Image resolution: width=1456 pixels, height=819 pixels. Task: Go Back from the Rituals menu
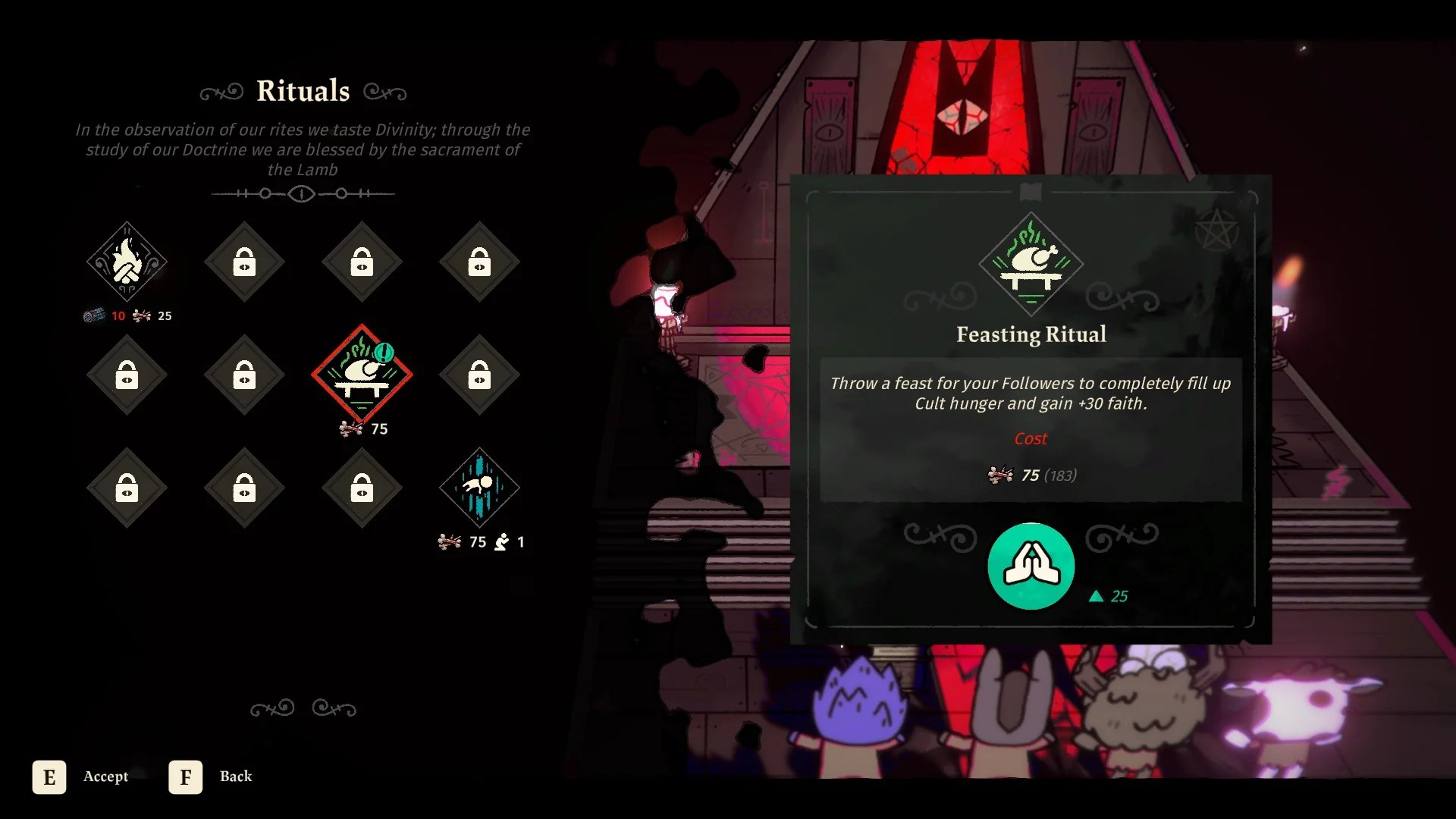coord(212,777)
